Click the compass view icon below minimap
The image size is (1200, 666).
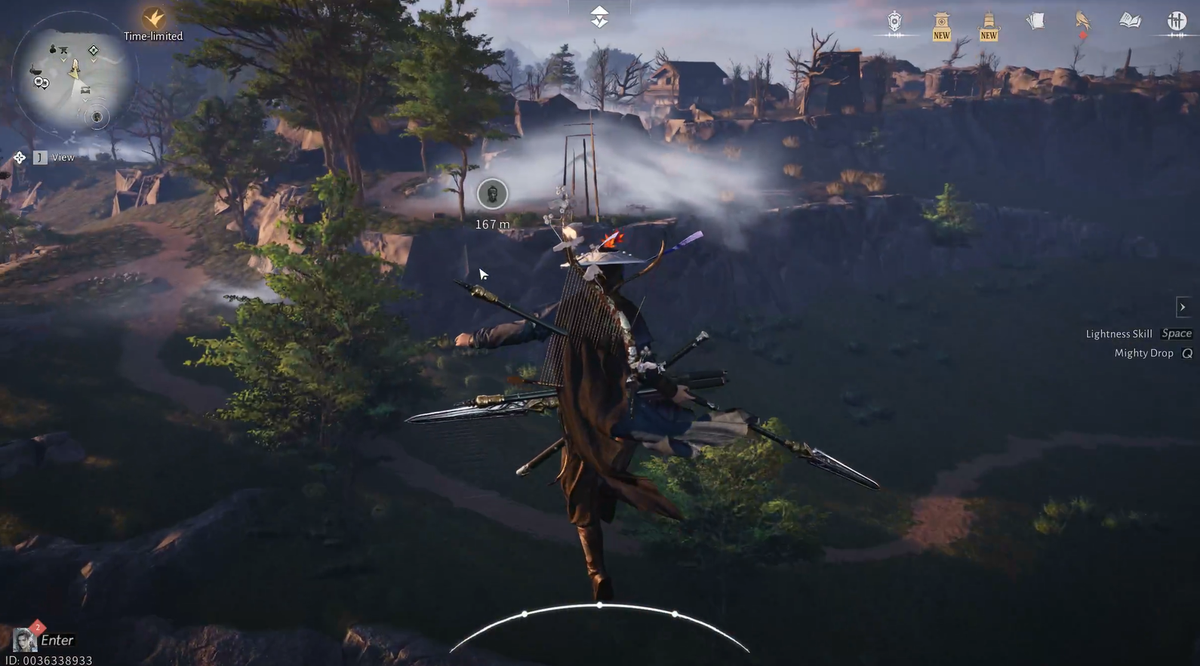tap(19, 157)
